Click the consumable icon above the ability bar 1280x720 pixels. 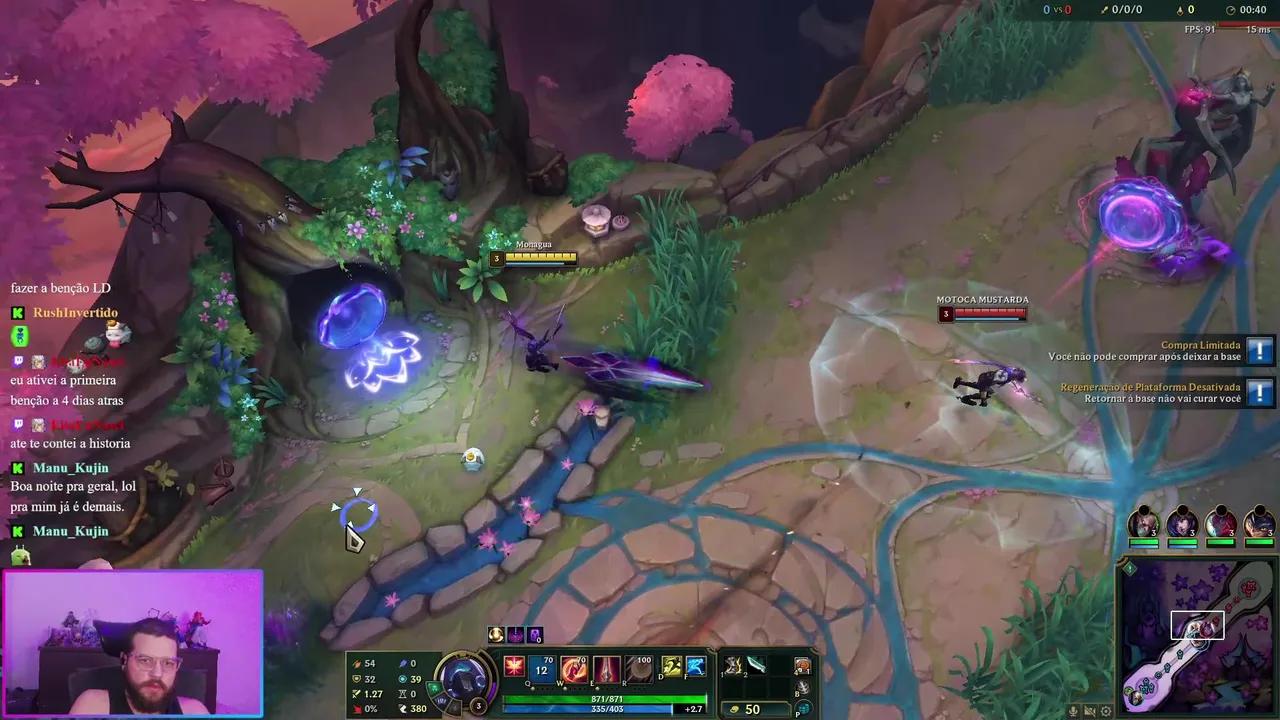tap(495, 634)
